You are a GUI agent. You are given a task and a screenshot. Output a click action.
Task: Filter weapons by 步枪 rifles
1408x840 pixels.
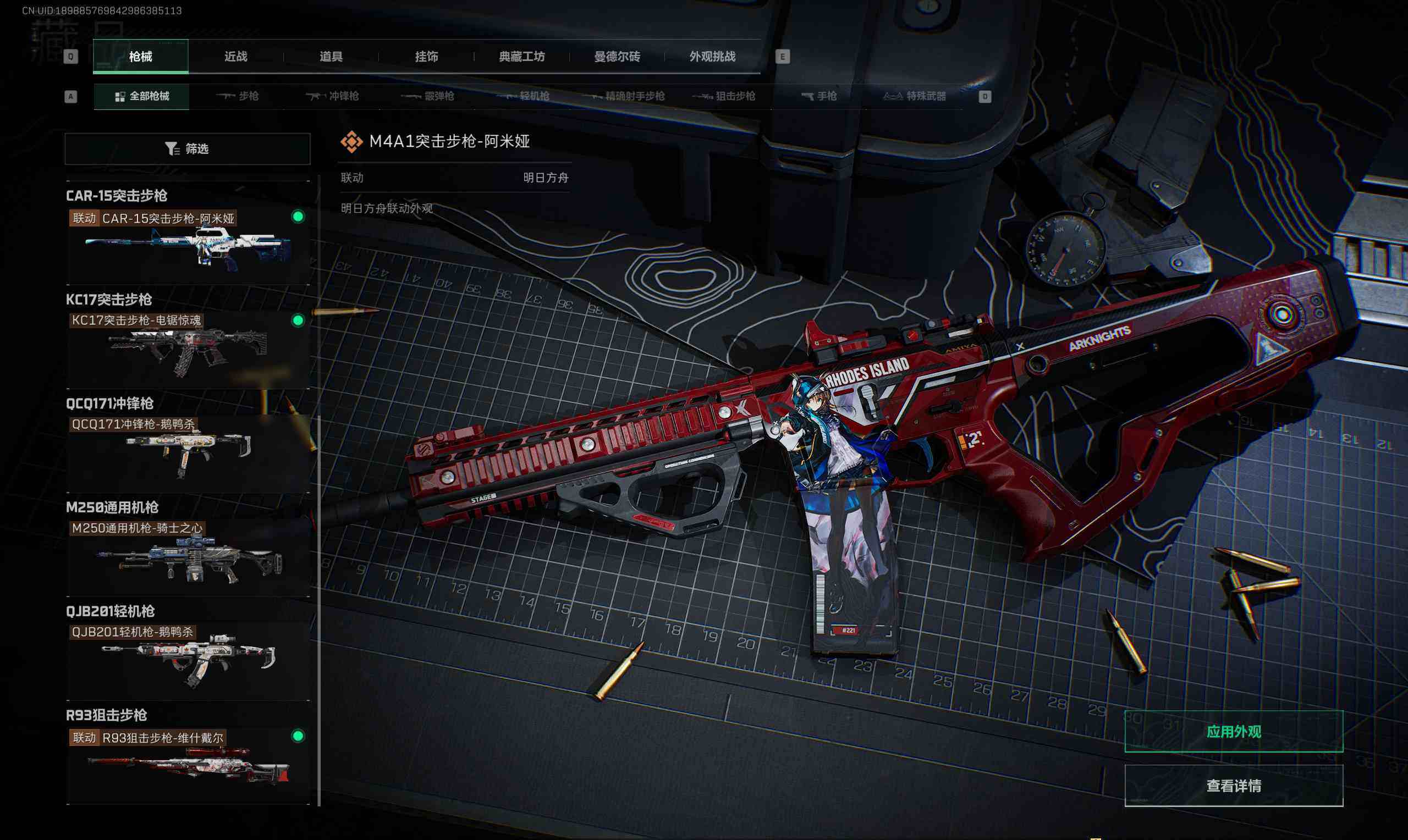click(238, 96)
